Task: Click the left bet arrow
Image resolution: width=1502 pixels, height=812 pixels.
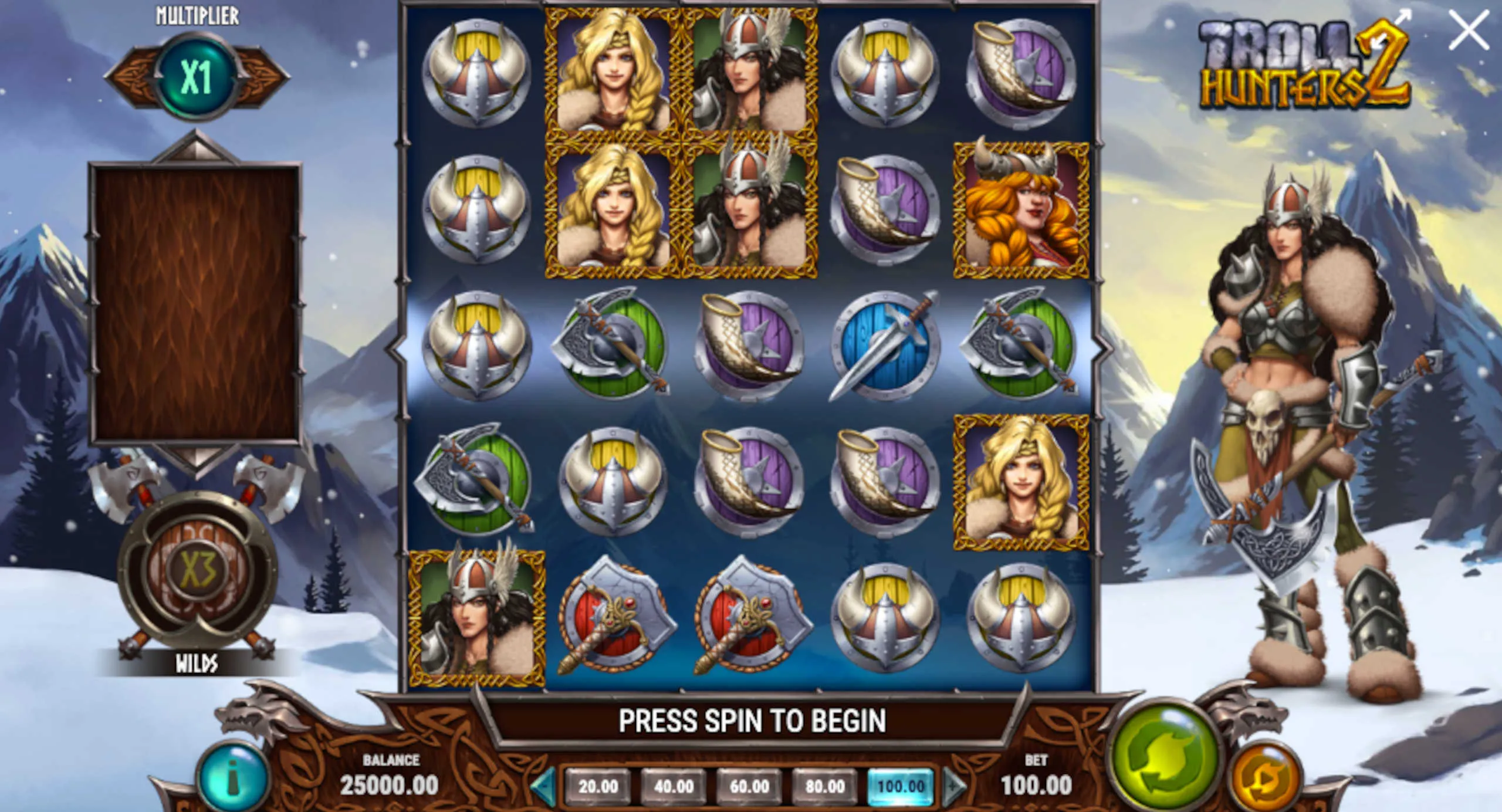Action: pyautogui.click(x=543, y=786)
